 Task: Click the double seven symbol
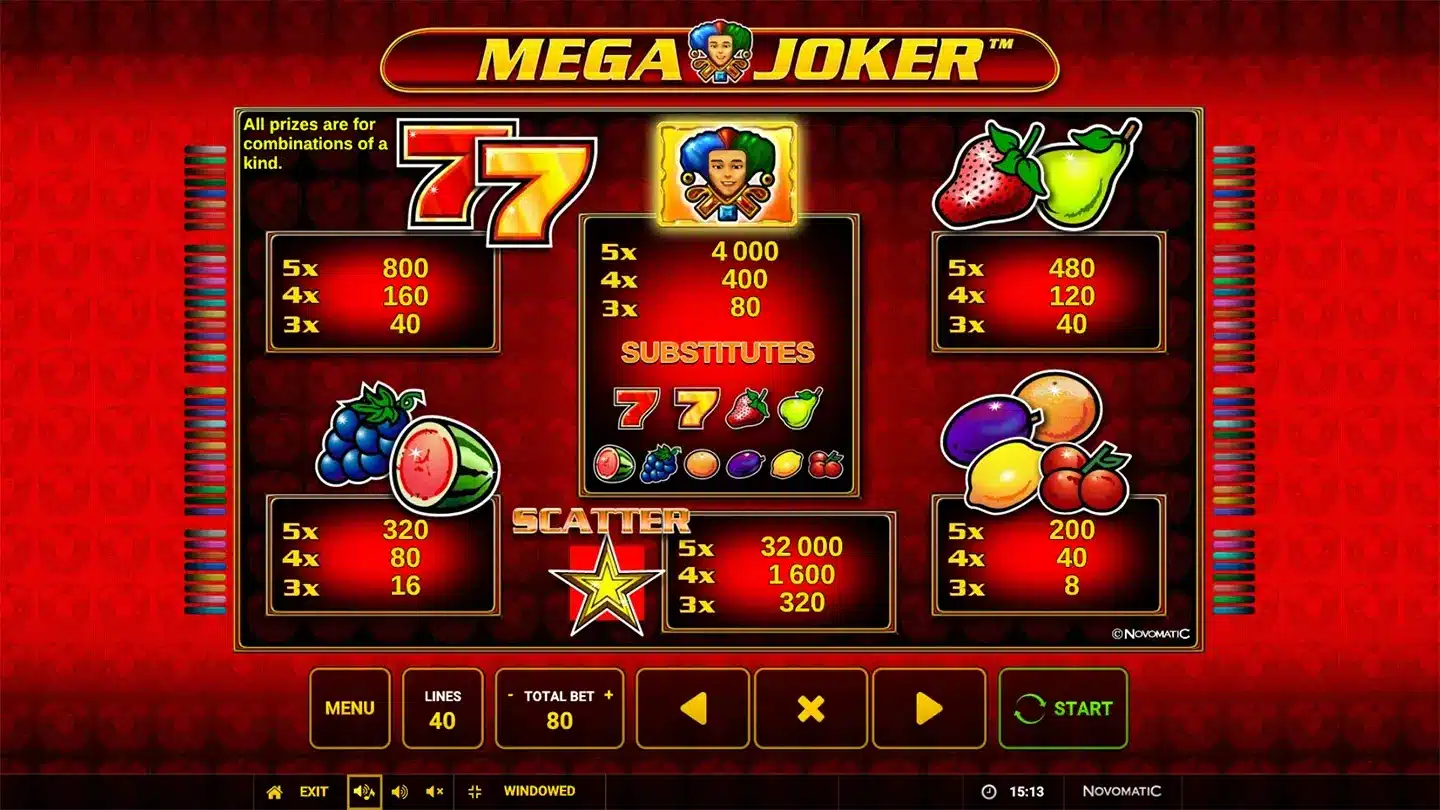pyautogui.click(x=495, y=185)
